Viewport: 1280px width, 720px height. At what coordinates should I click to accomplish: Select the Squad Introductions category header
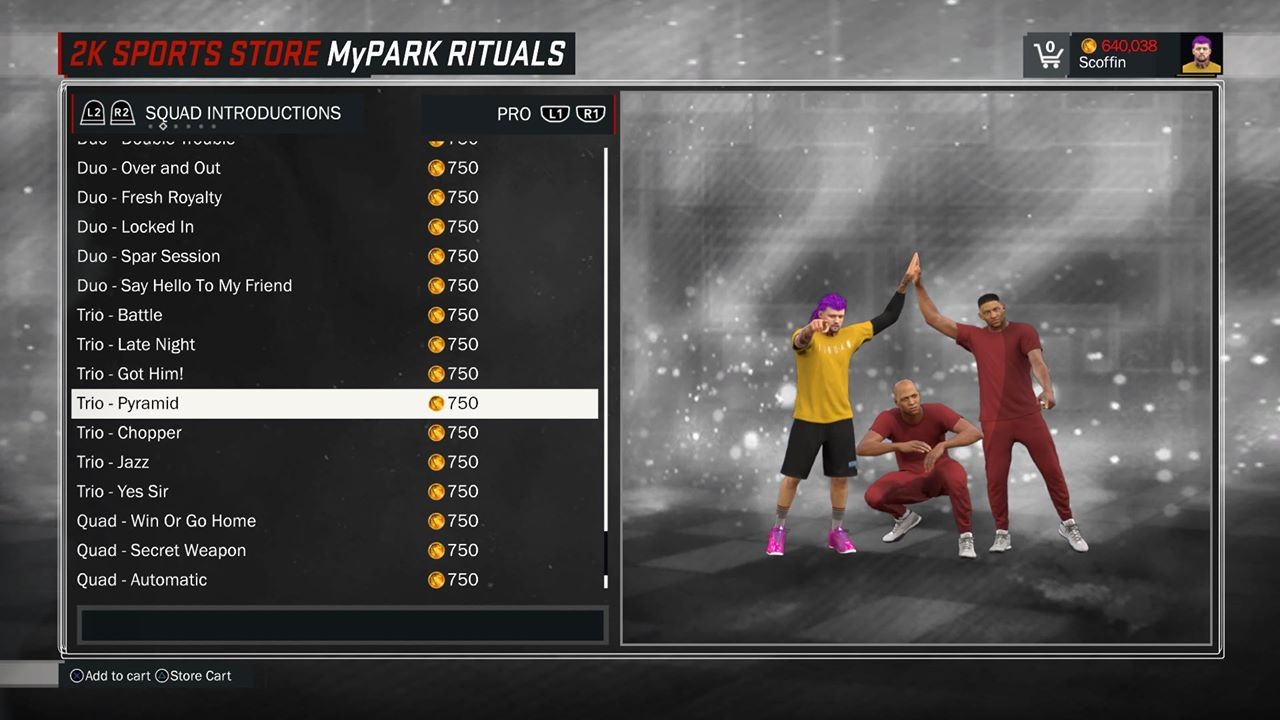tap(243, 113)
